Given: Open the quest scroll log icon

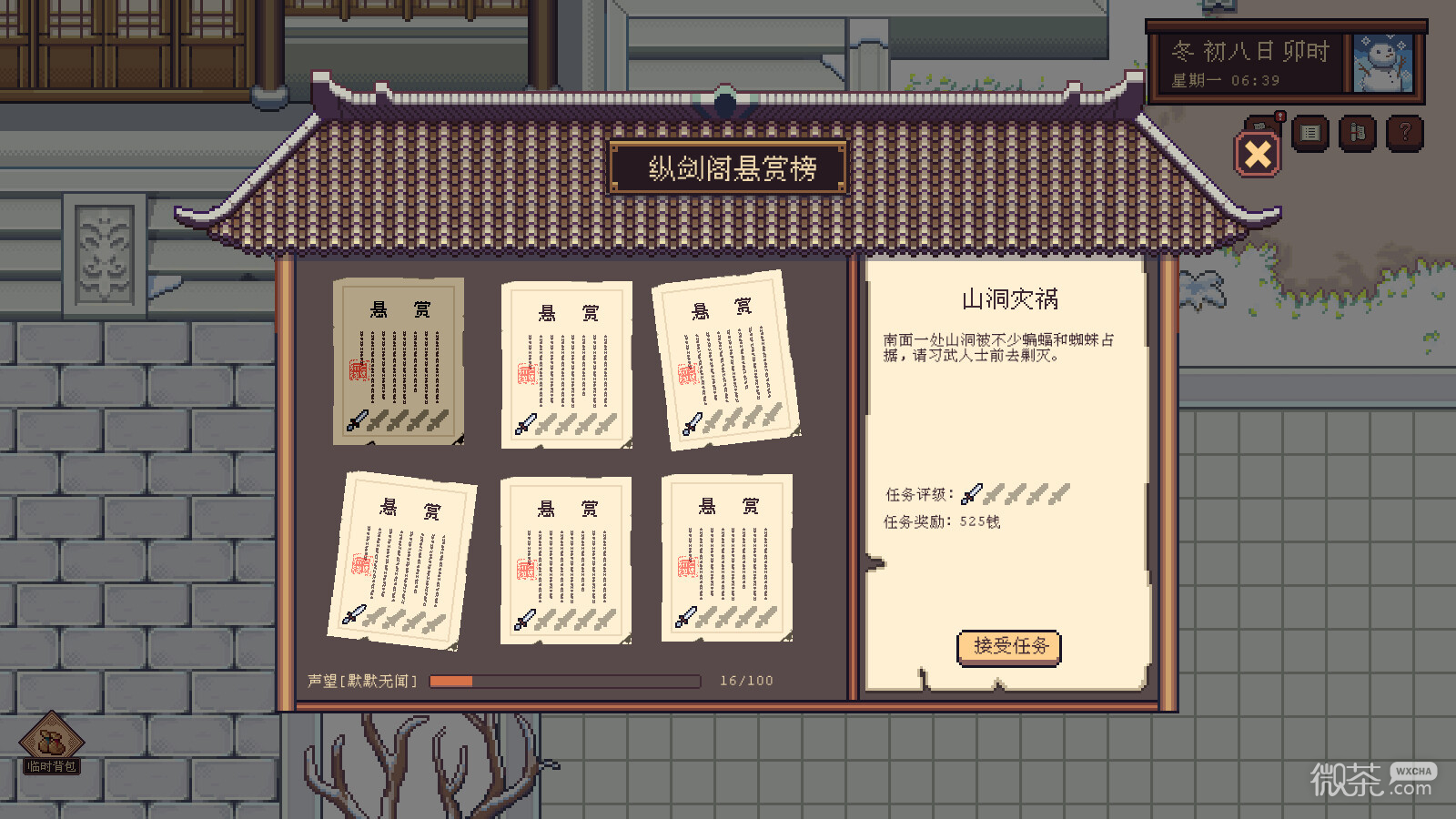Looking at the screenshot, I should pos(1357,132).
